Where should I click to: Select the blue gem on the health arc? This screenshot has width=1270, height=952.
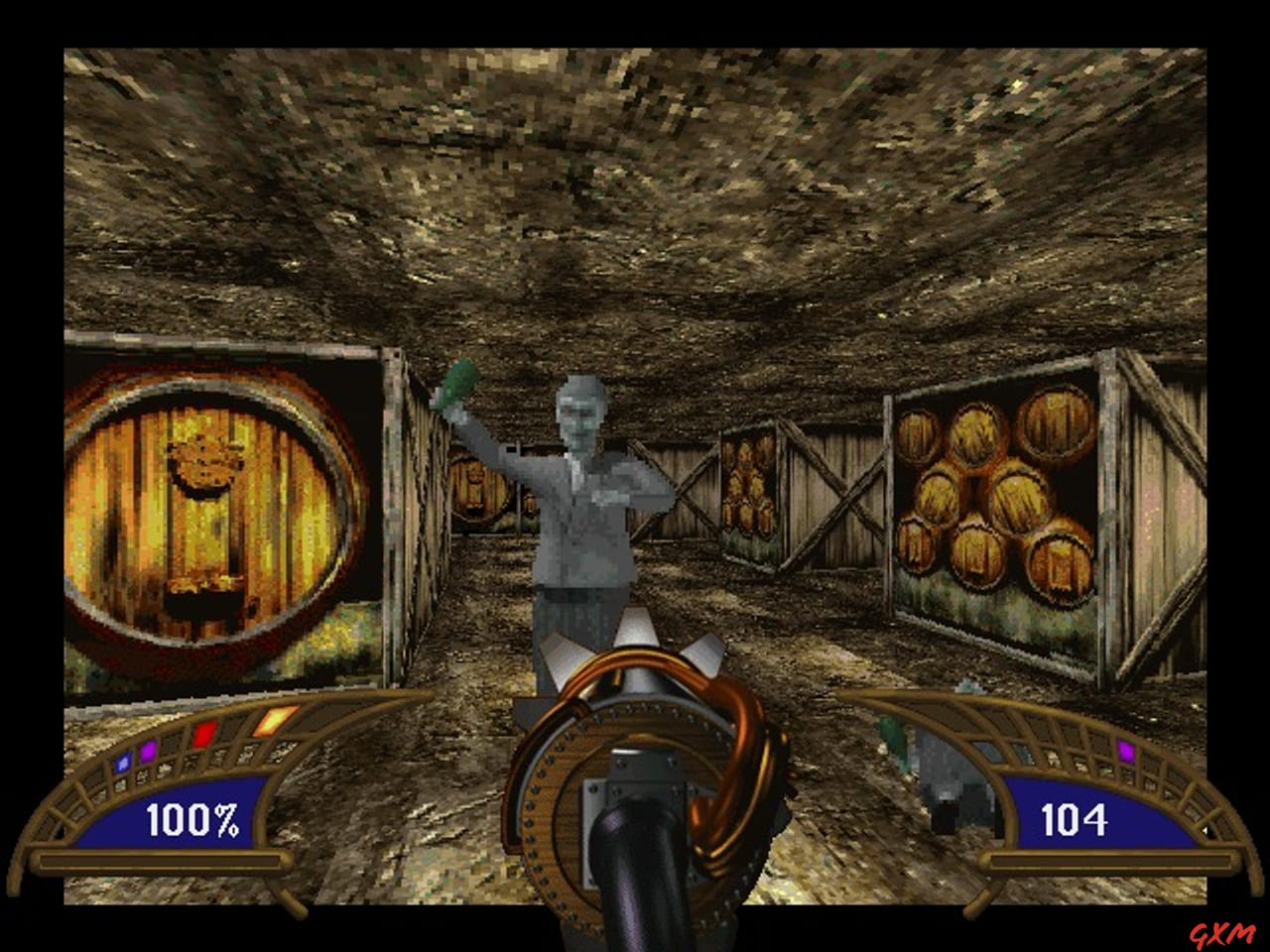tap(122, 765)
